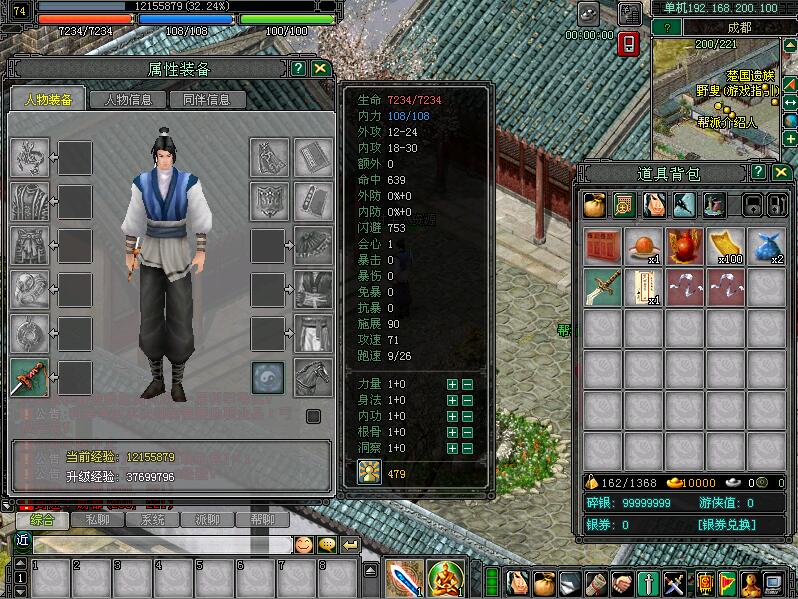Screen dimensions: 798x599
Task: Select the equipped weapon slot icon
Action: 29,378
